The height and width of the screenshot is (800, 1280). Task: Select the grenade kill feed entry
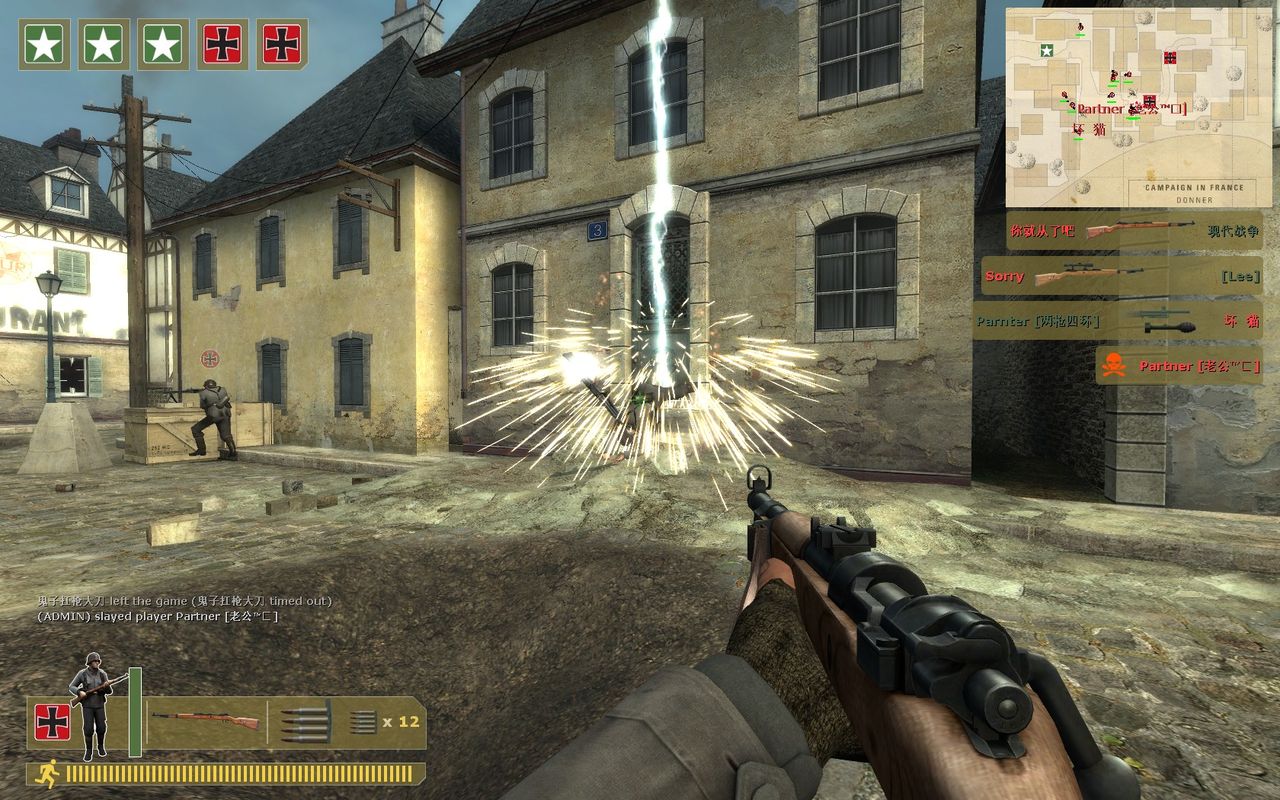tap(1117, 321)
